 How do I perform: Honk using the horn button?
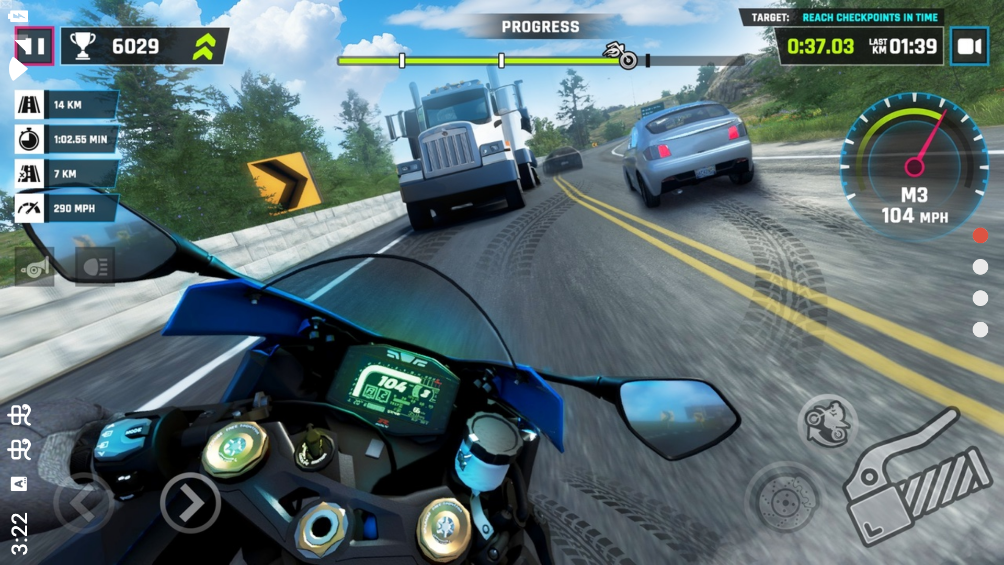(x=34, y=267)
